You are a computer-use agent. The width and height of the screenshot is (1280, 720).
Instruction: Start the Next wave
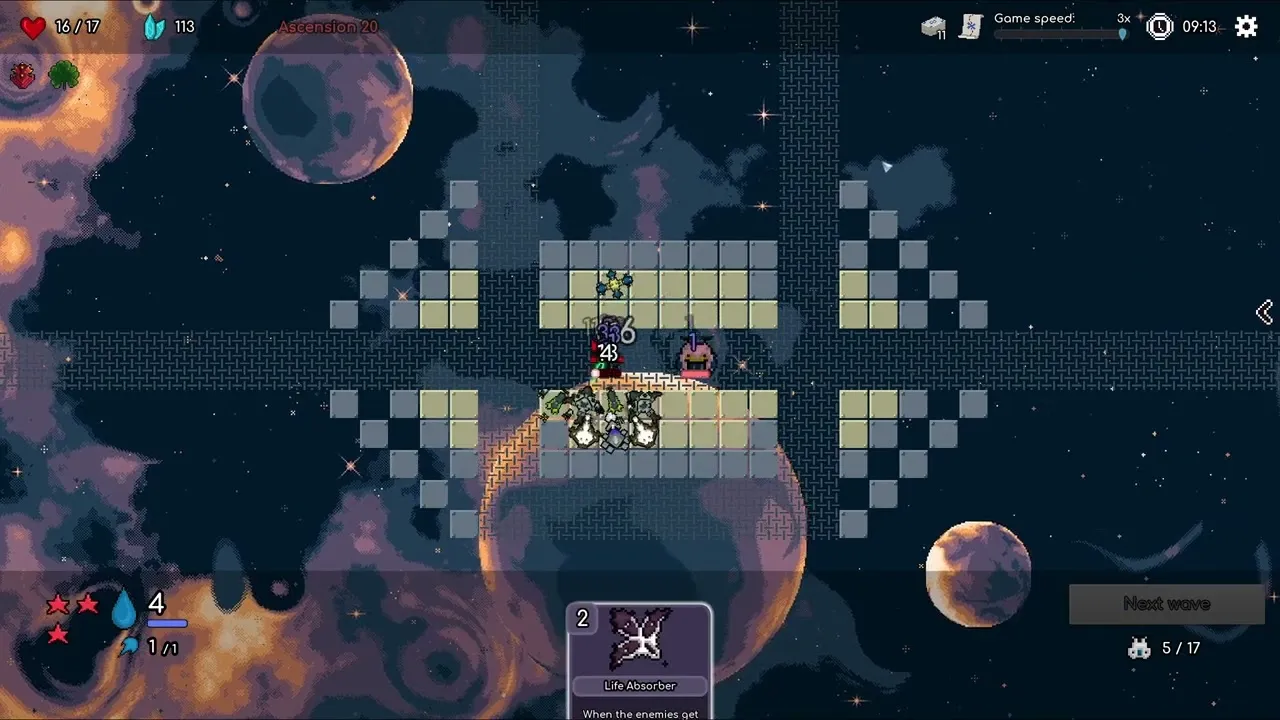[1166, 604]
